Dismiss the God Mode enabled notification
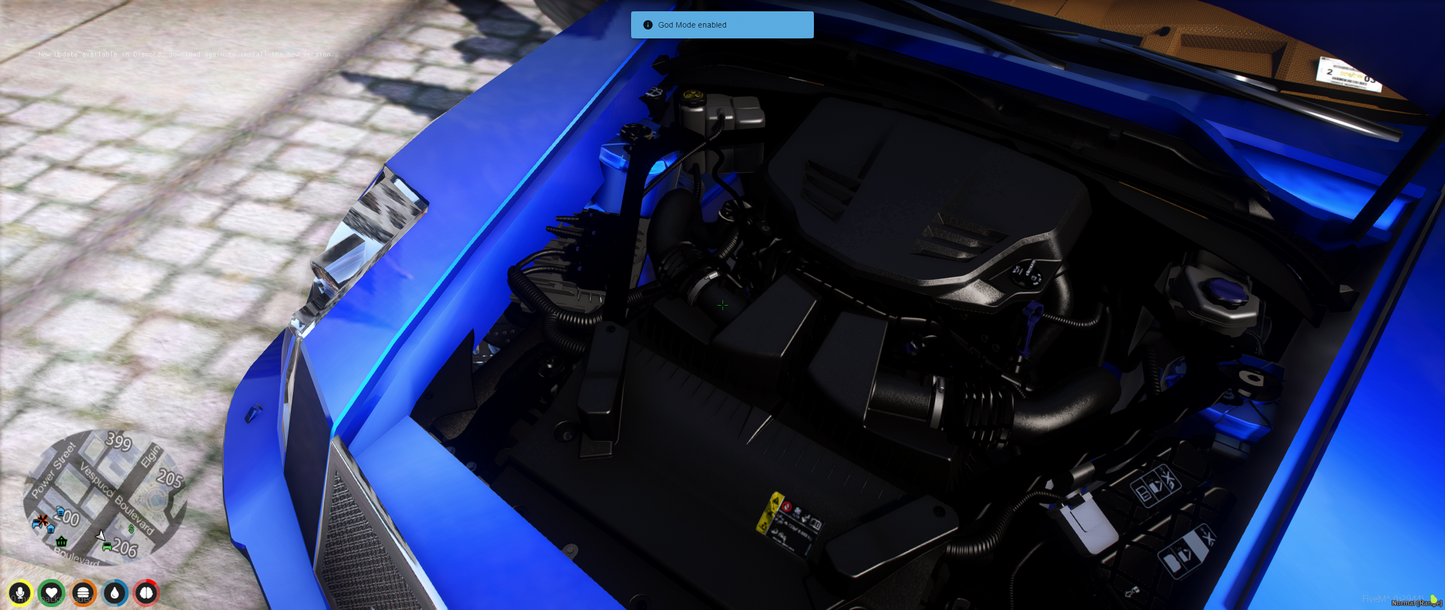1445x610 pixels. 722,25
